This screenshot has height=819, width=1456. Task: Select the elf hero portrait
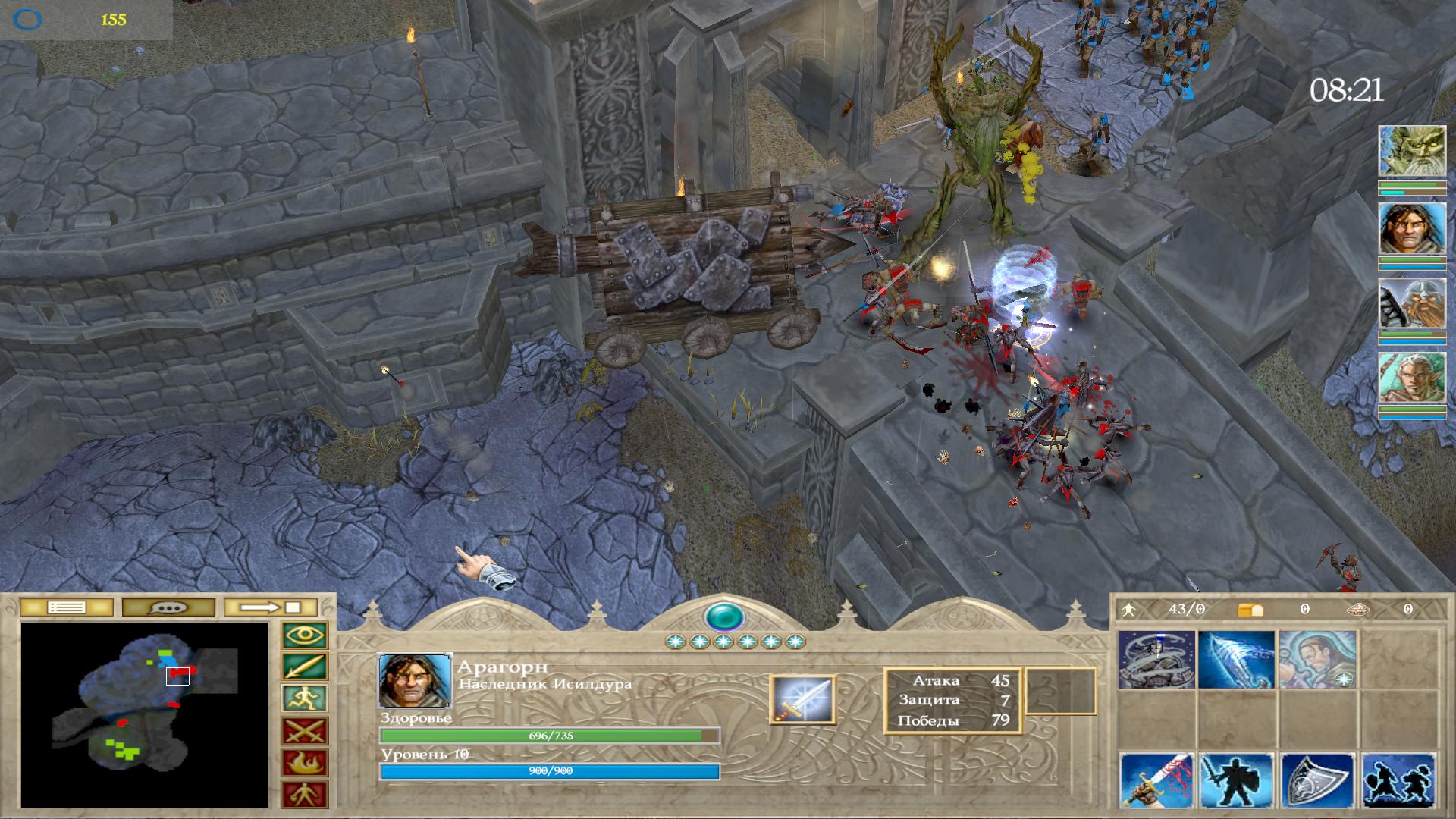click(1411, 378)
